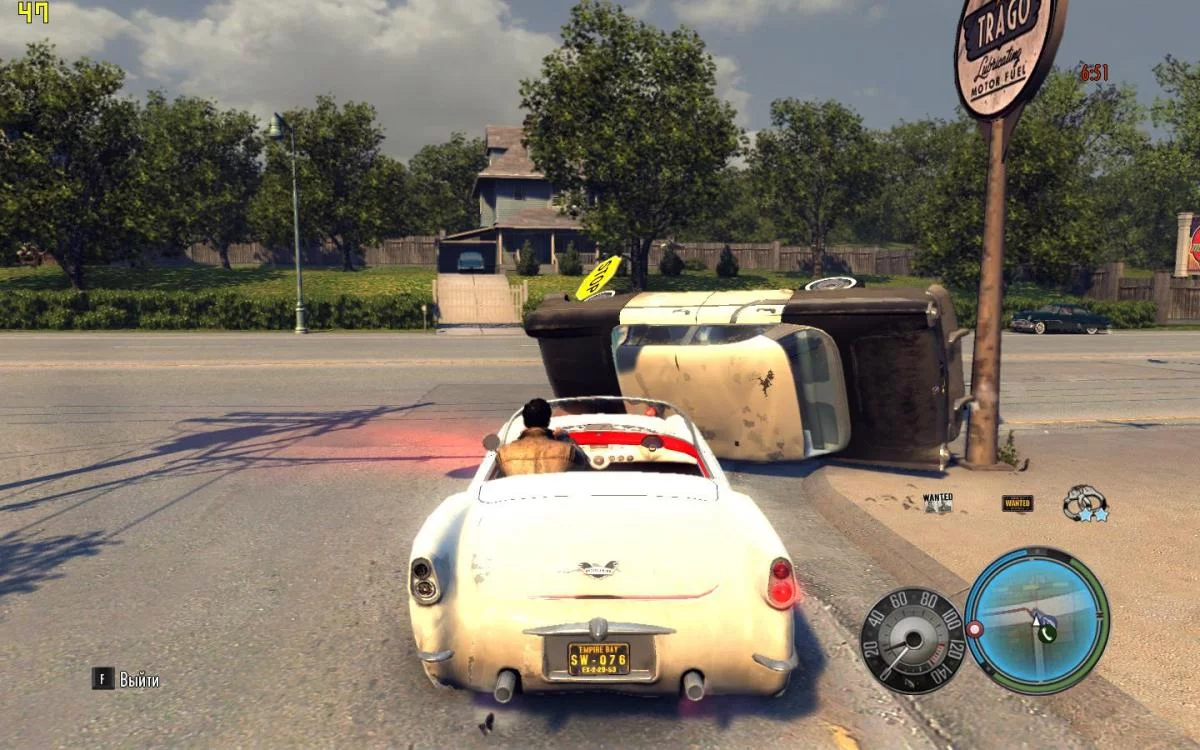
Task: Click the handcuffs police star icon
Action: coord(1085,503)
